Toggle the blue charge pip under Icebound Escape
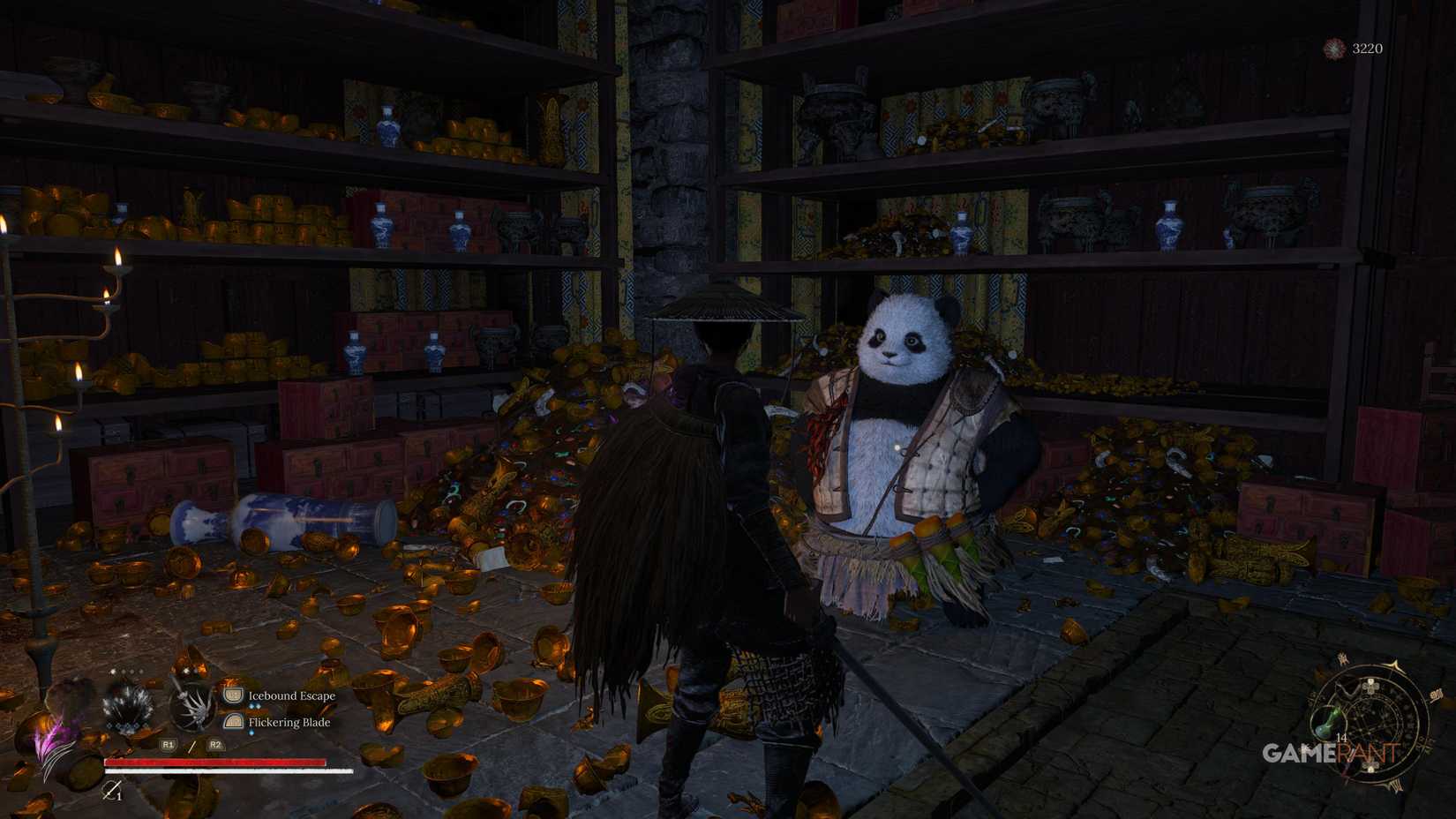 255,706
